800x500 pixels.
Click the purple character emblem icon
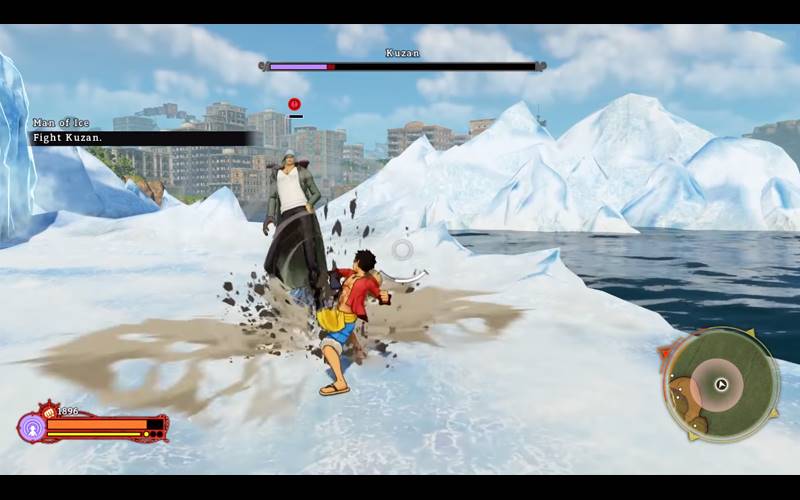pyautogui.click(x=30, y=427)
